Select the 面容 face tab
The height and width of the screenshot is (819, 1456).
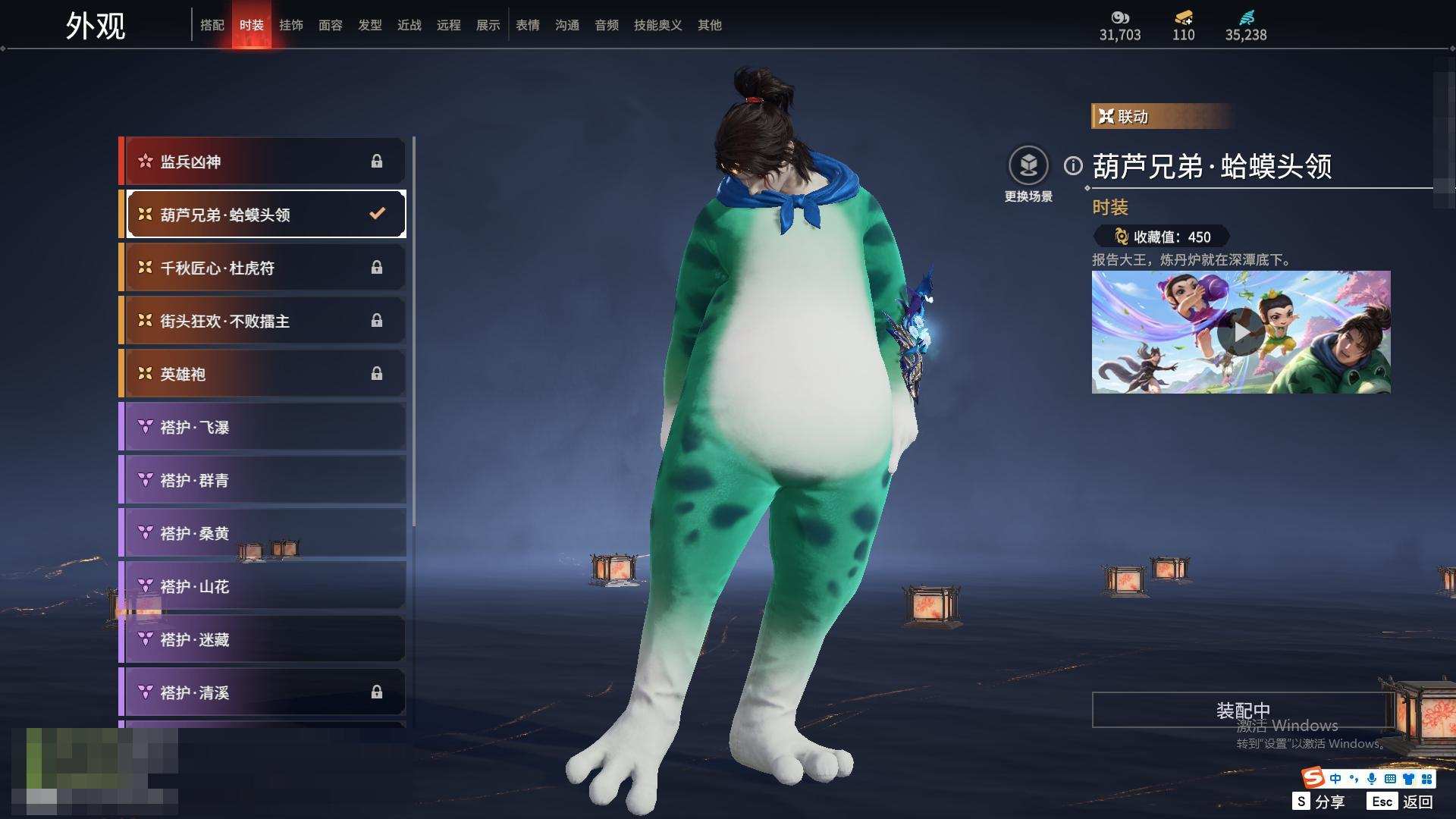click(x=331, y=26)
